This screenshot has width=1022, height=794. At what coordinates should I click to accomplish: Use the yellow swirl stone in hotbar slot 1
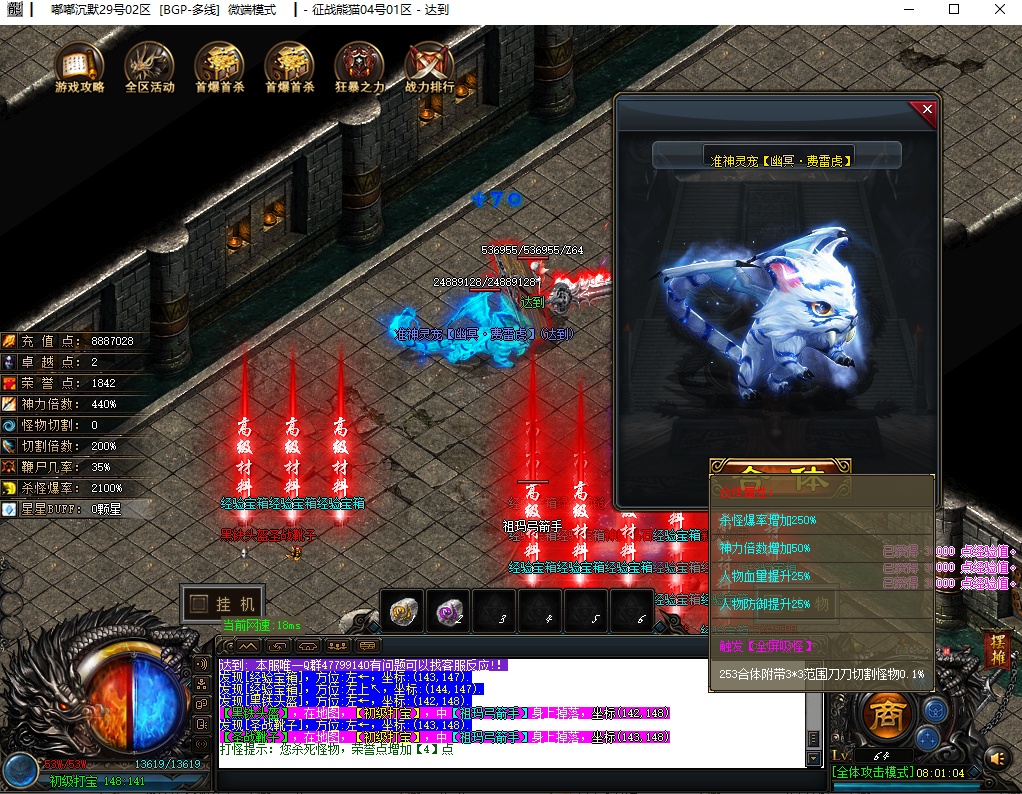click(404, 612)
